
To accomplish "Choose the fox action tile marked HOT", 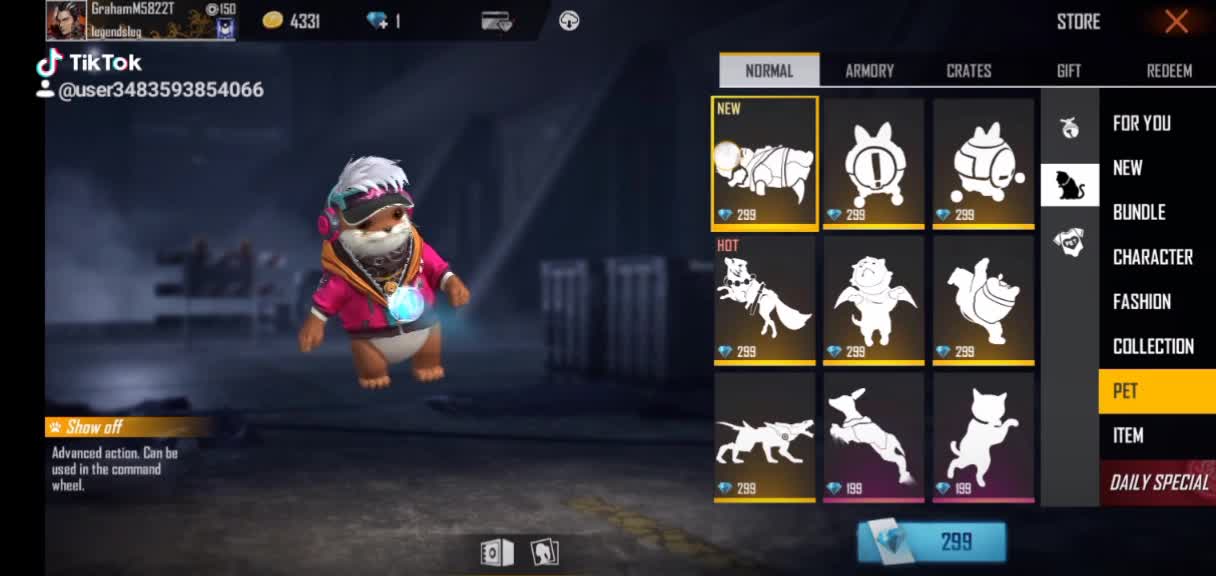I will (765, 299).
